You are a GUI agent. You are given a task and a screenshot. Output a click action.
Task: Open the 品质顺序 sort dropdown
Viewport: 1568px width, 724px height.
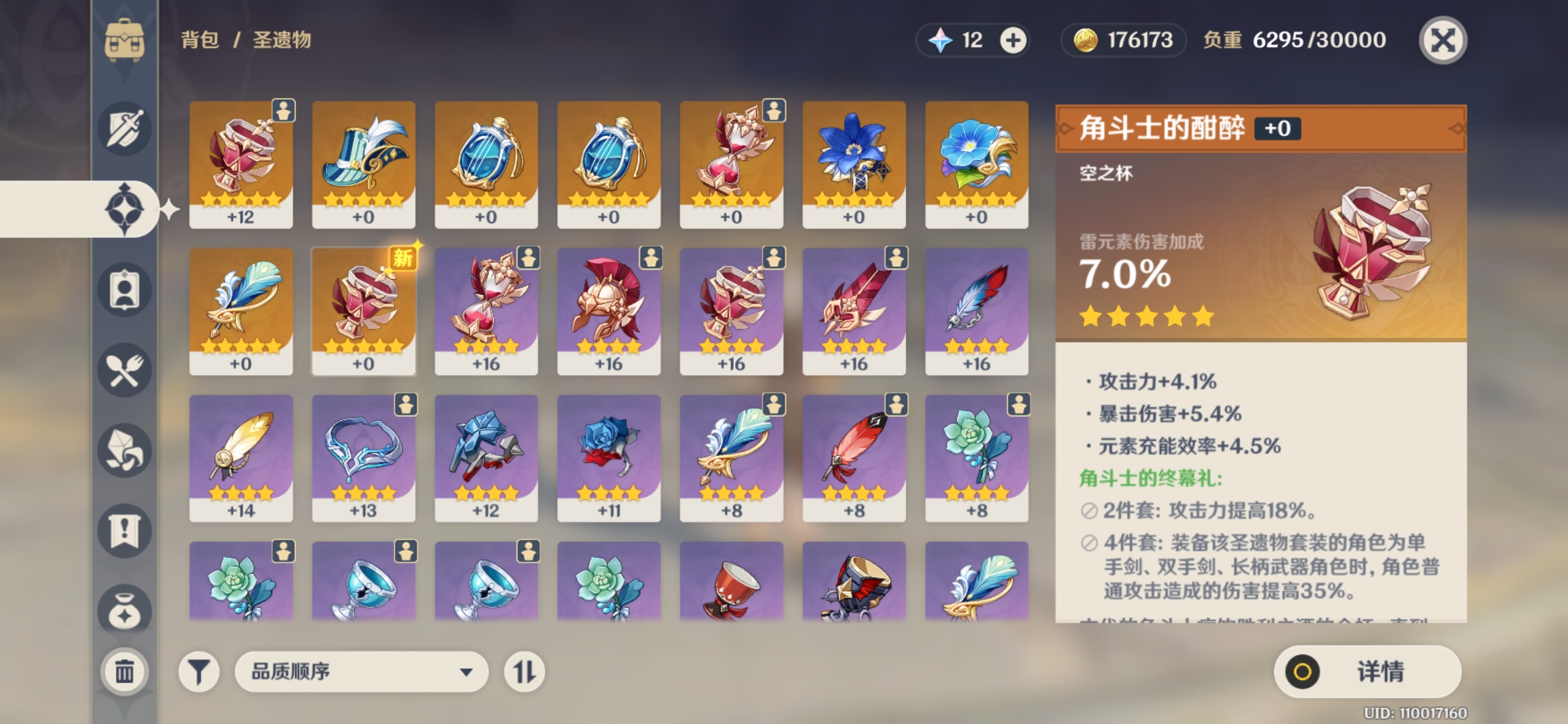click(362, 671)
